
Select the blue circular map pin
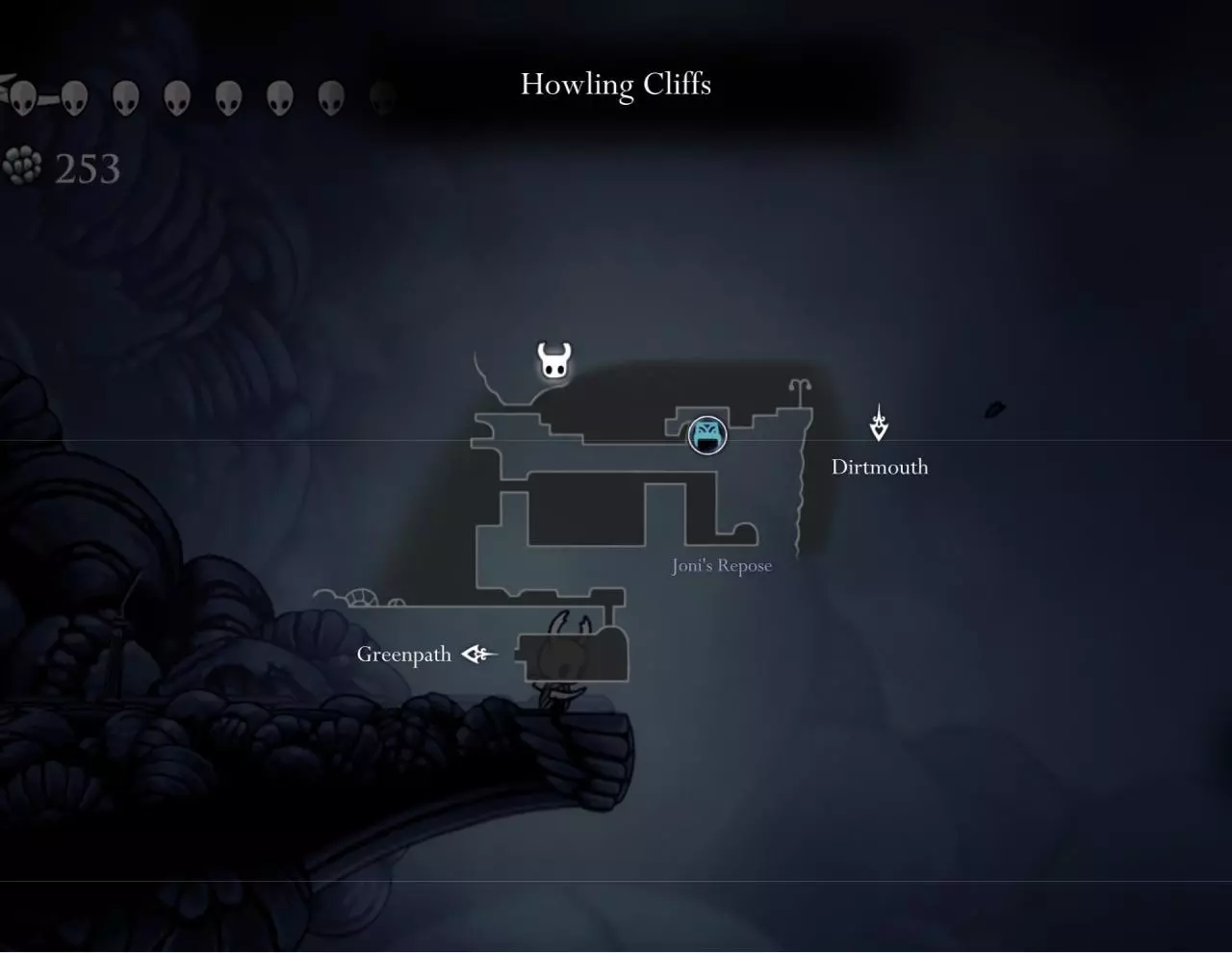707,435
